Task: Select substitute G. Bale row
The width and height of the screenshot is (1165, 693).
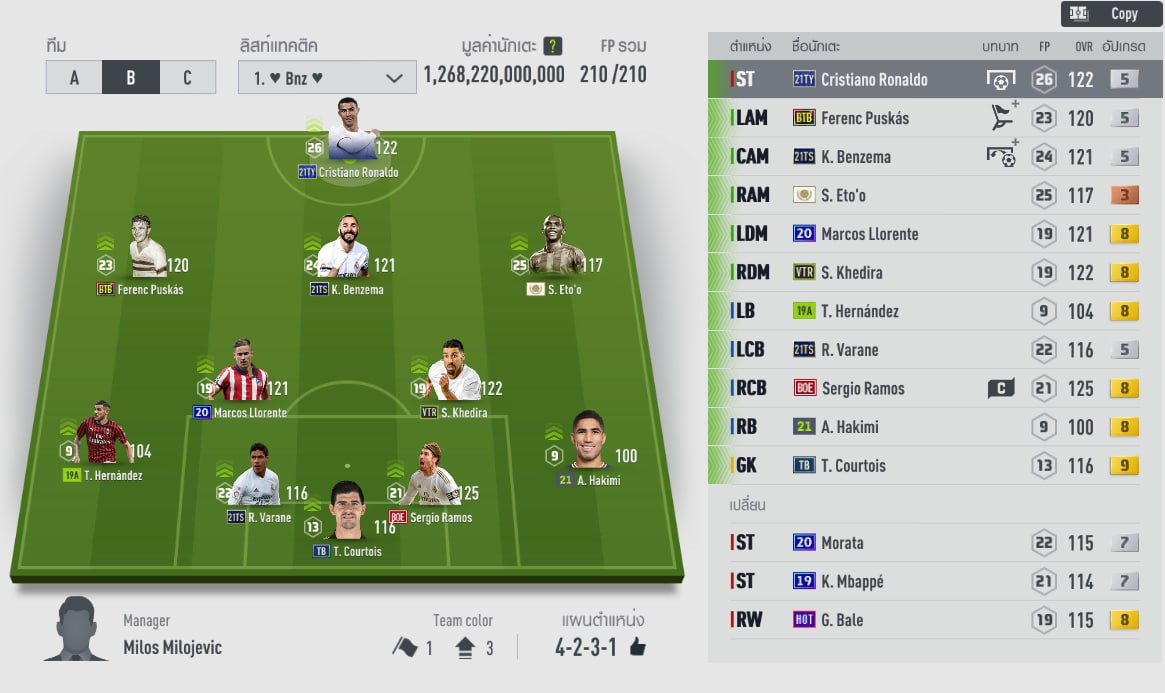Action: click(x=935, y=620)
